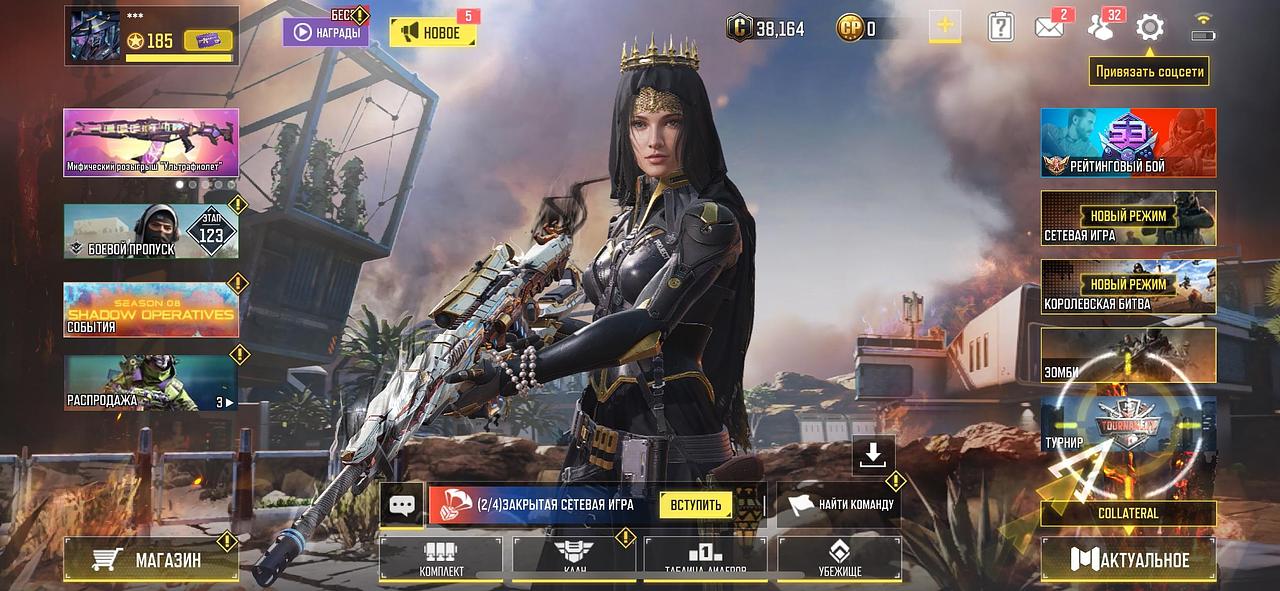1280x591 pixels.
Task: Click Найти команду to find a team
Action: click(x=840, y=505)
